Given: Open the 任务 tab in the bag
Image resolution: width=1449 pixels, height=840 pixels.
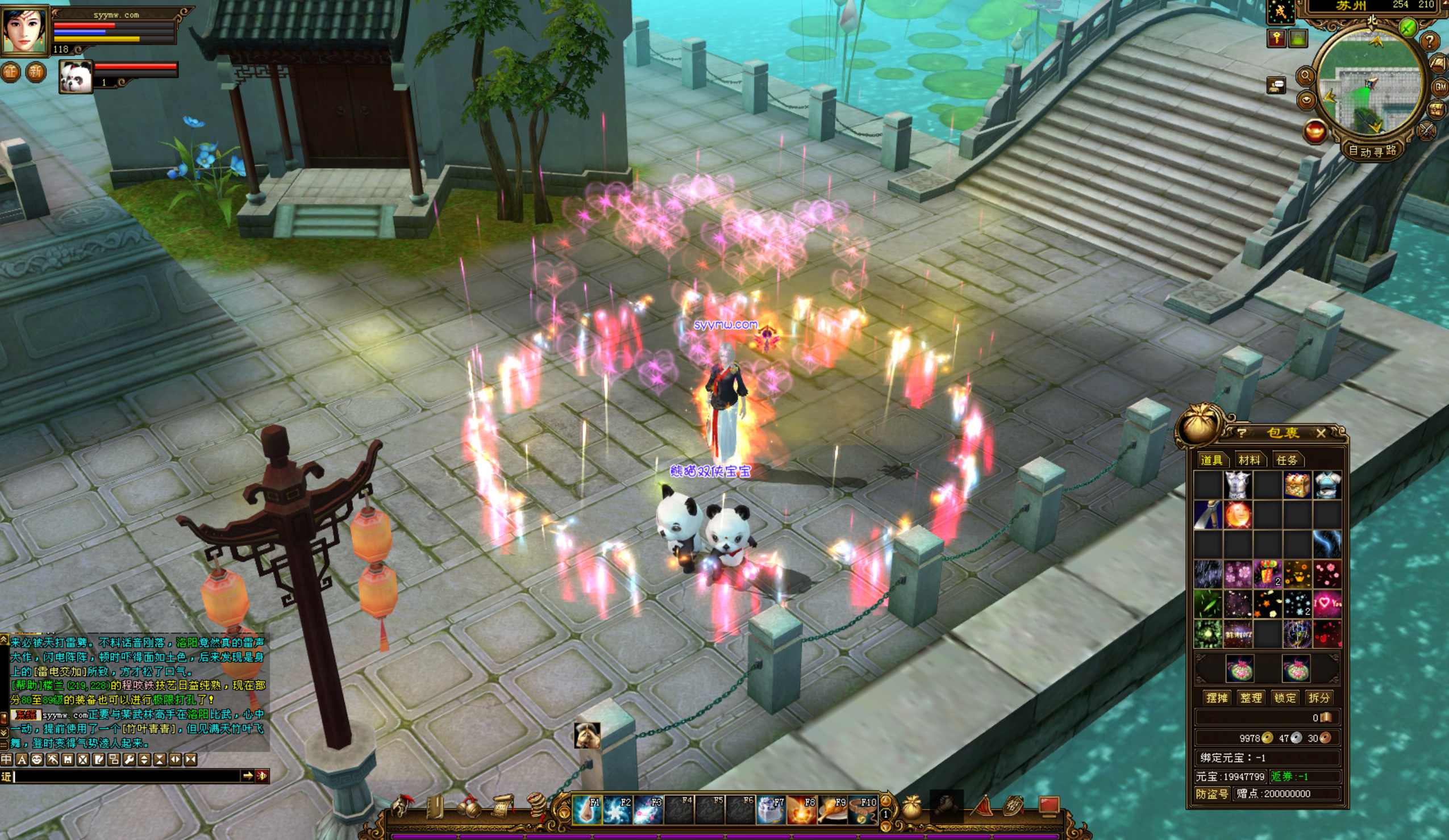Looking at the screenshot, I should [1286, 459].
